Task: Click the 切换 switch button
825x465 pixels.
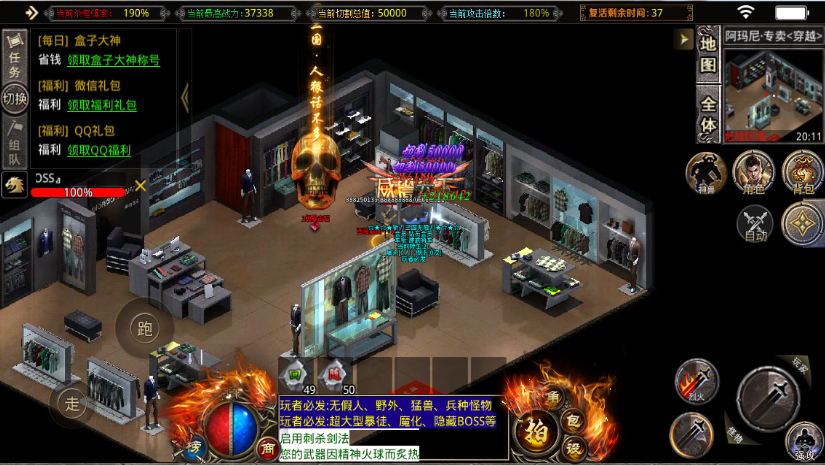Action: (14, 98)
